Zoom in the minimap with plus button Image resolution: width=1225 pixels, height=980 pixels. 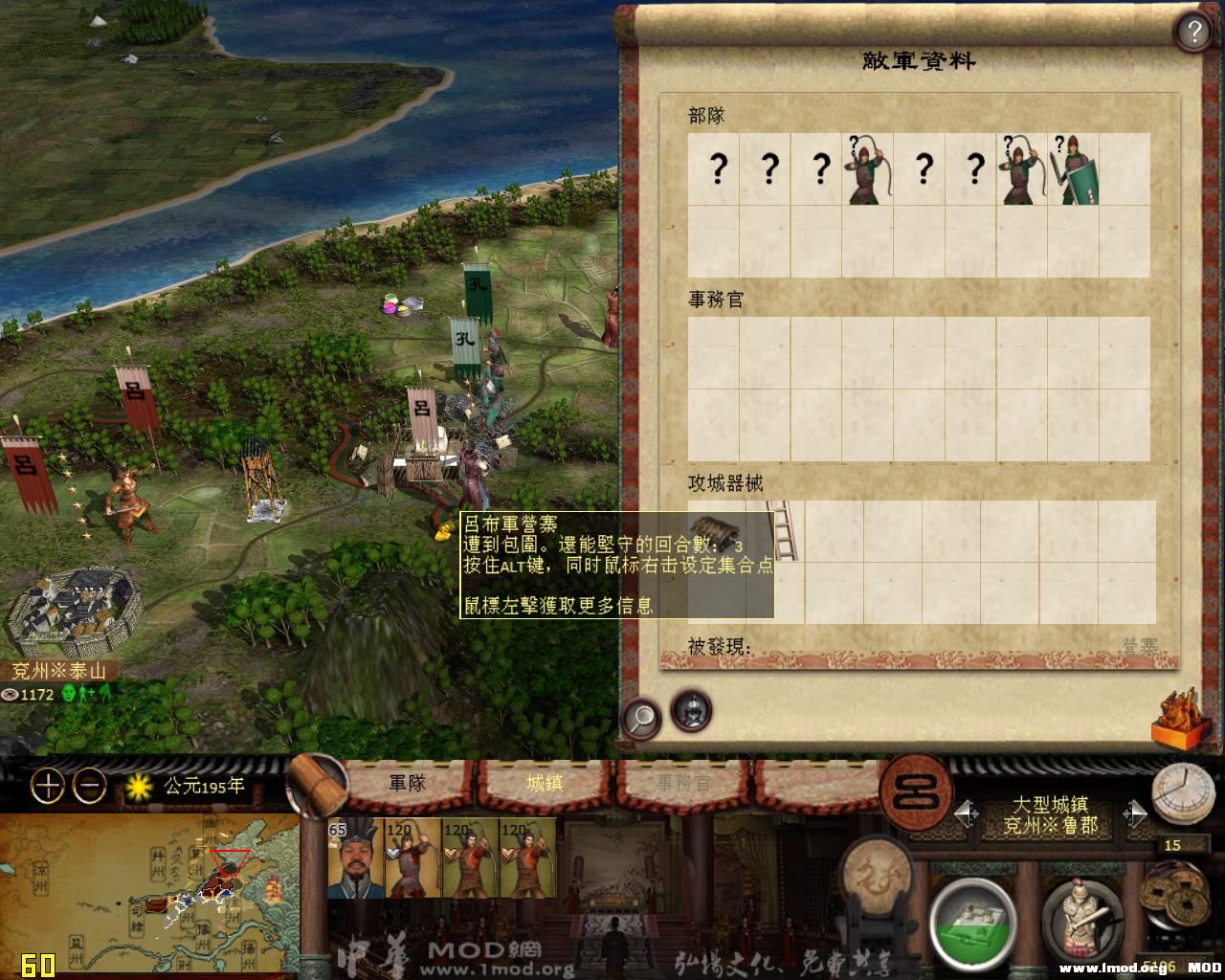tap(48, 787)
